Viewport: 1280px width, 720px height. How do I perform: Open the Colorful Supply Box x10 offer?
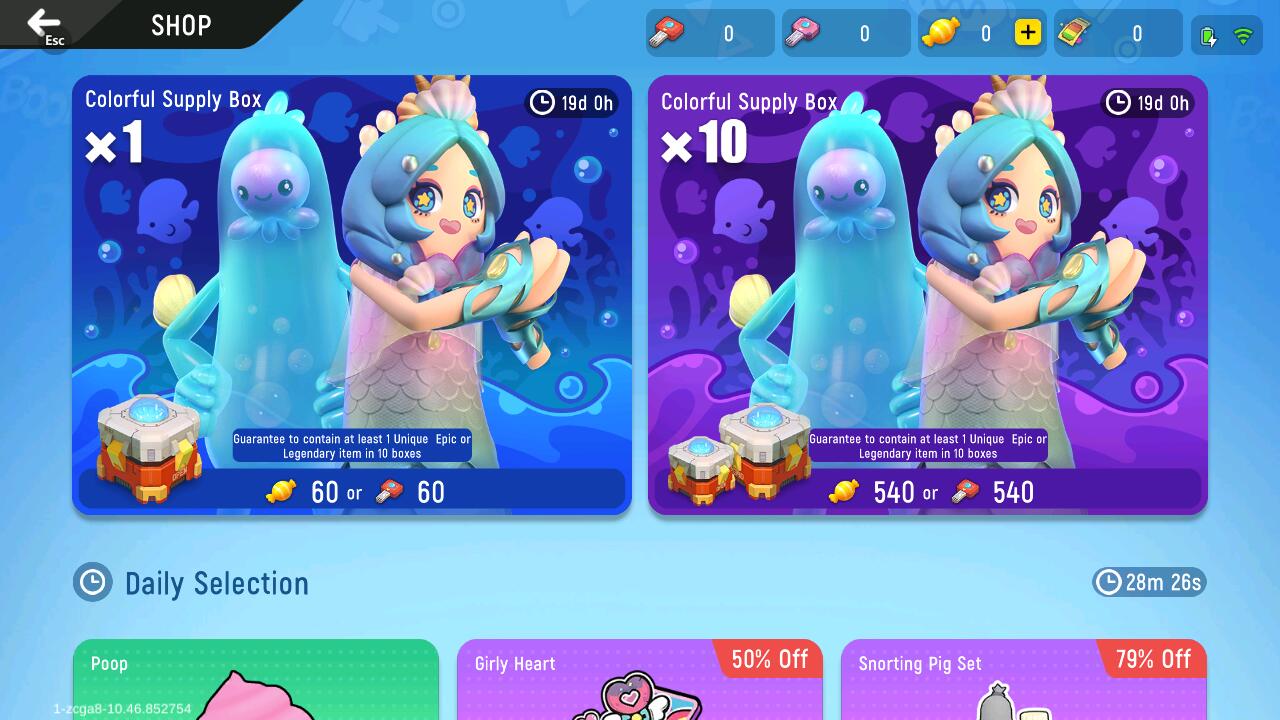[x=927, y=280]
